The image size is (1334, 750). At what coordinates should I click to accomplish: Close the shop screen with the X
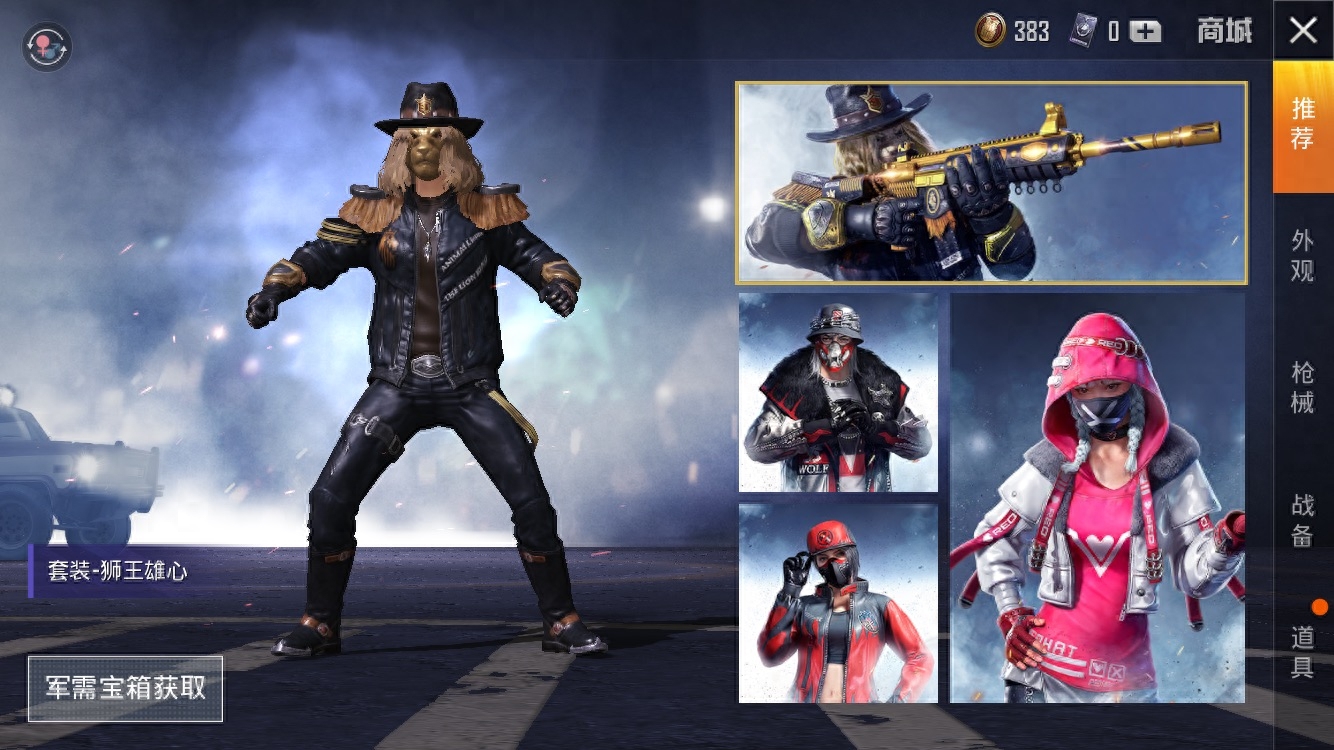(x=1303, y=30)
